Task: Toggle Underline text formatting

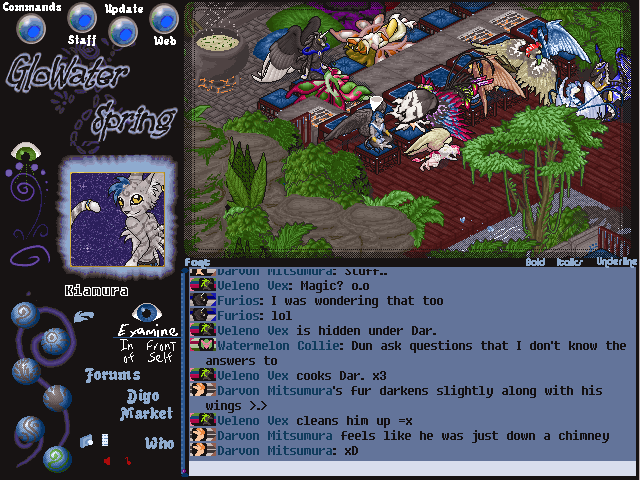Action: tap(615, 262)
